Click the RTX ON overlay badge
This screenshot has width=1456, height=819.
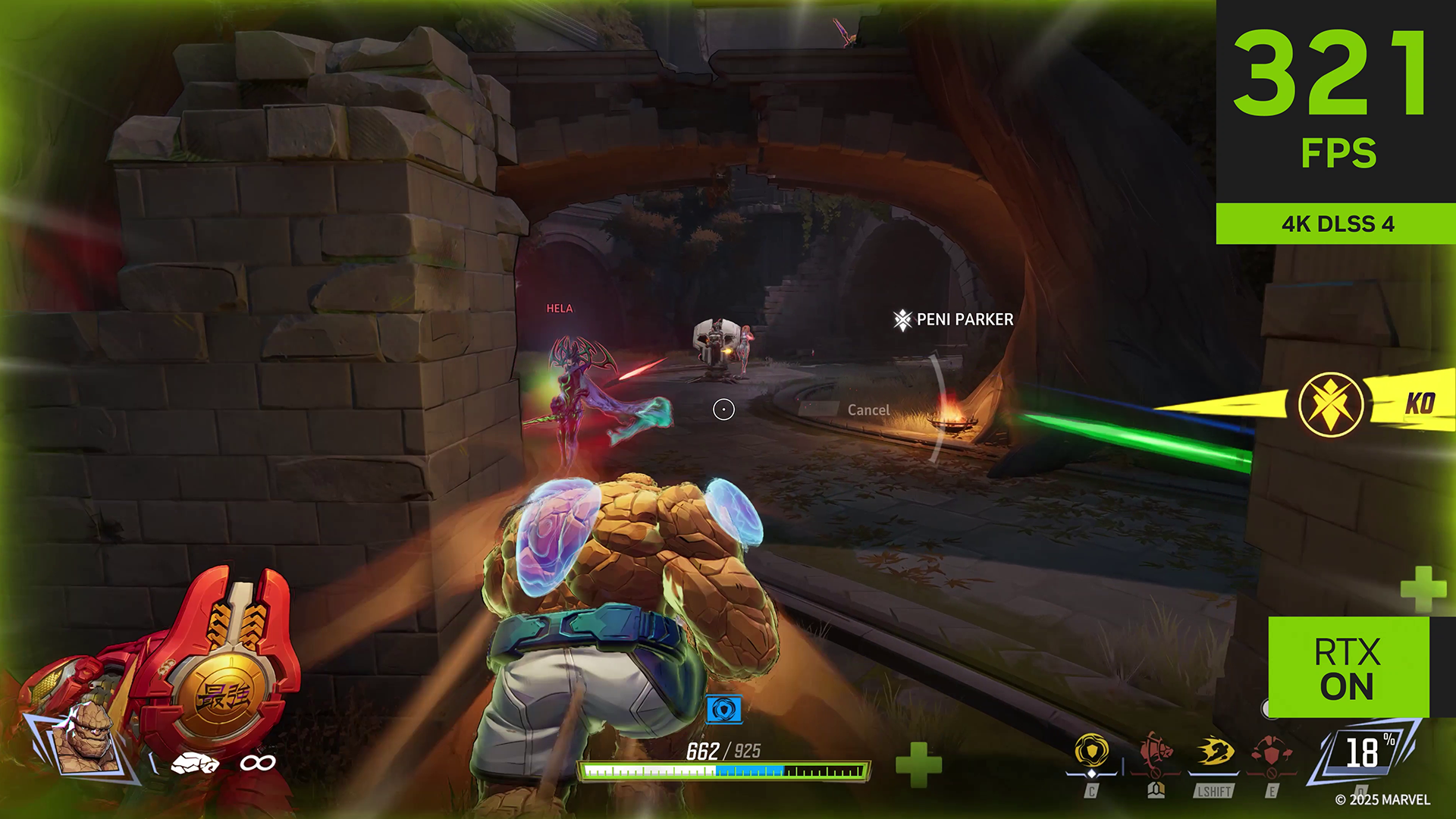(1348, 668)
